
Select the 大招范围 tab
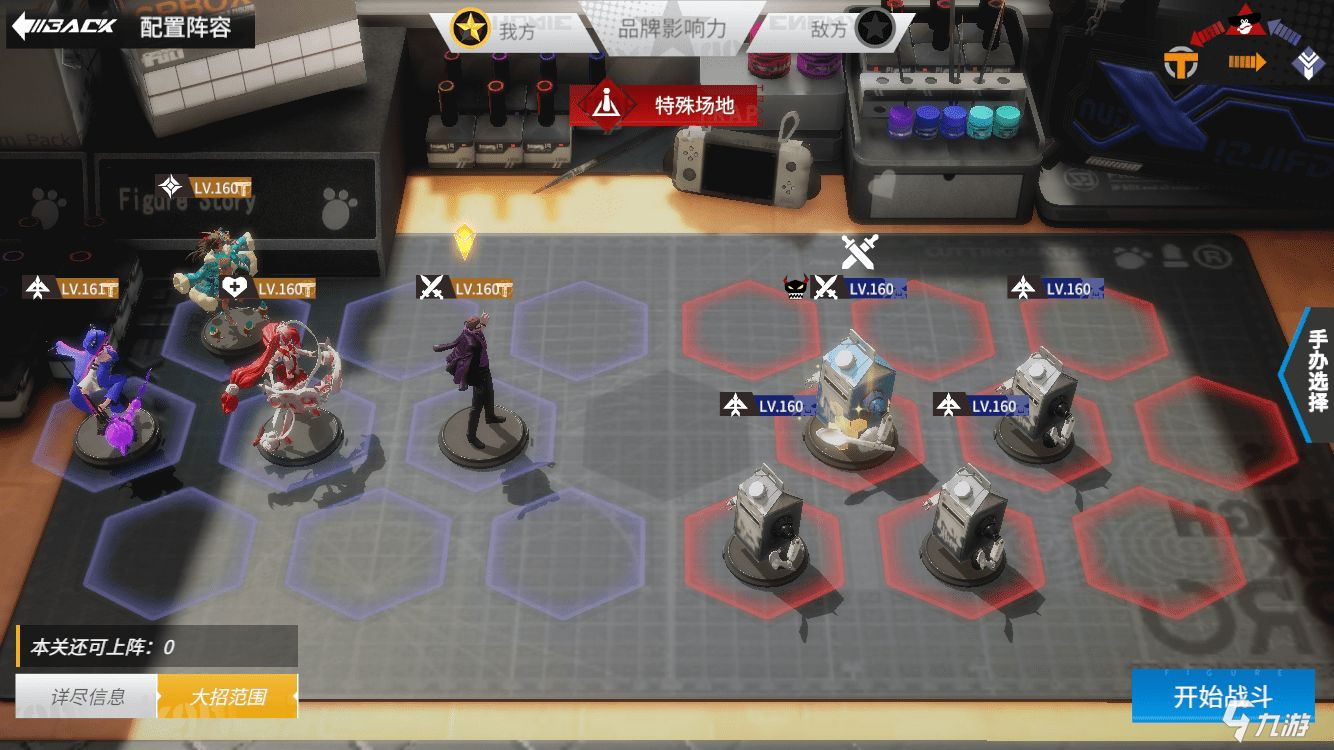(x=228, y=696)
